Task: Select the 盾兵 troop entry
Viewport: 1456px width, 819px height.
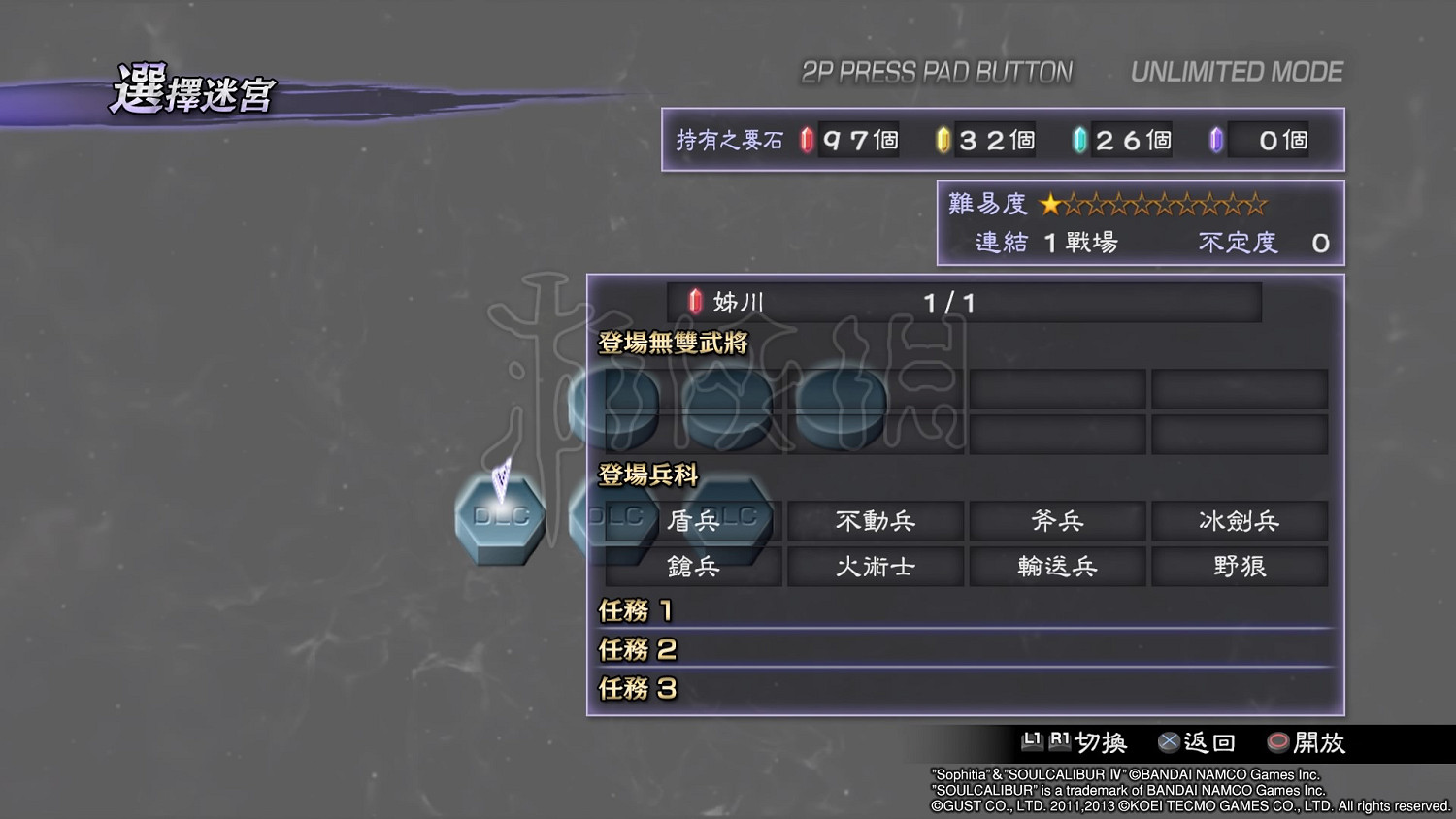Action: [692, 521]
